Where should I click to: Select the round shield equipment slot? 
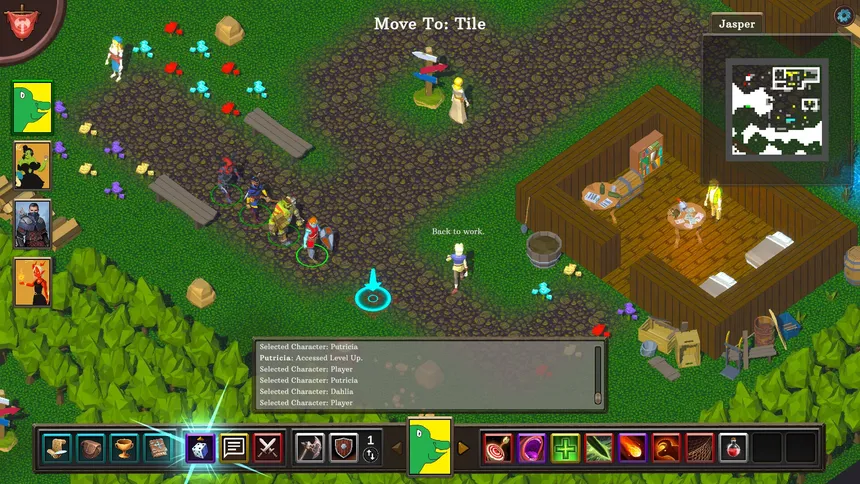pos(344,447)
